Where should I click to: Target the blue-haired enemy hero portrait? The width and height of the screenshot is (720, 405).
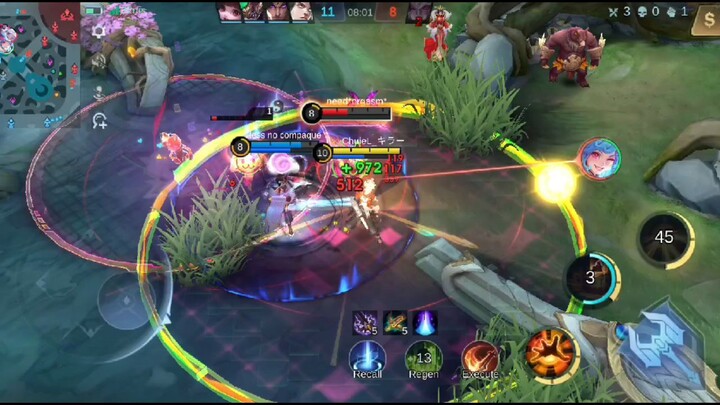(x=599, y=160)
